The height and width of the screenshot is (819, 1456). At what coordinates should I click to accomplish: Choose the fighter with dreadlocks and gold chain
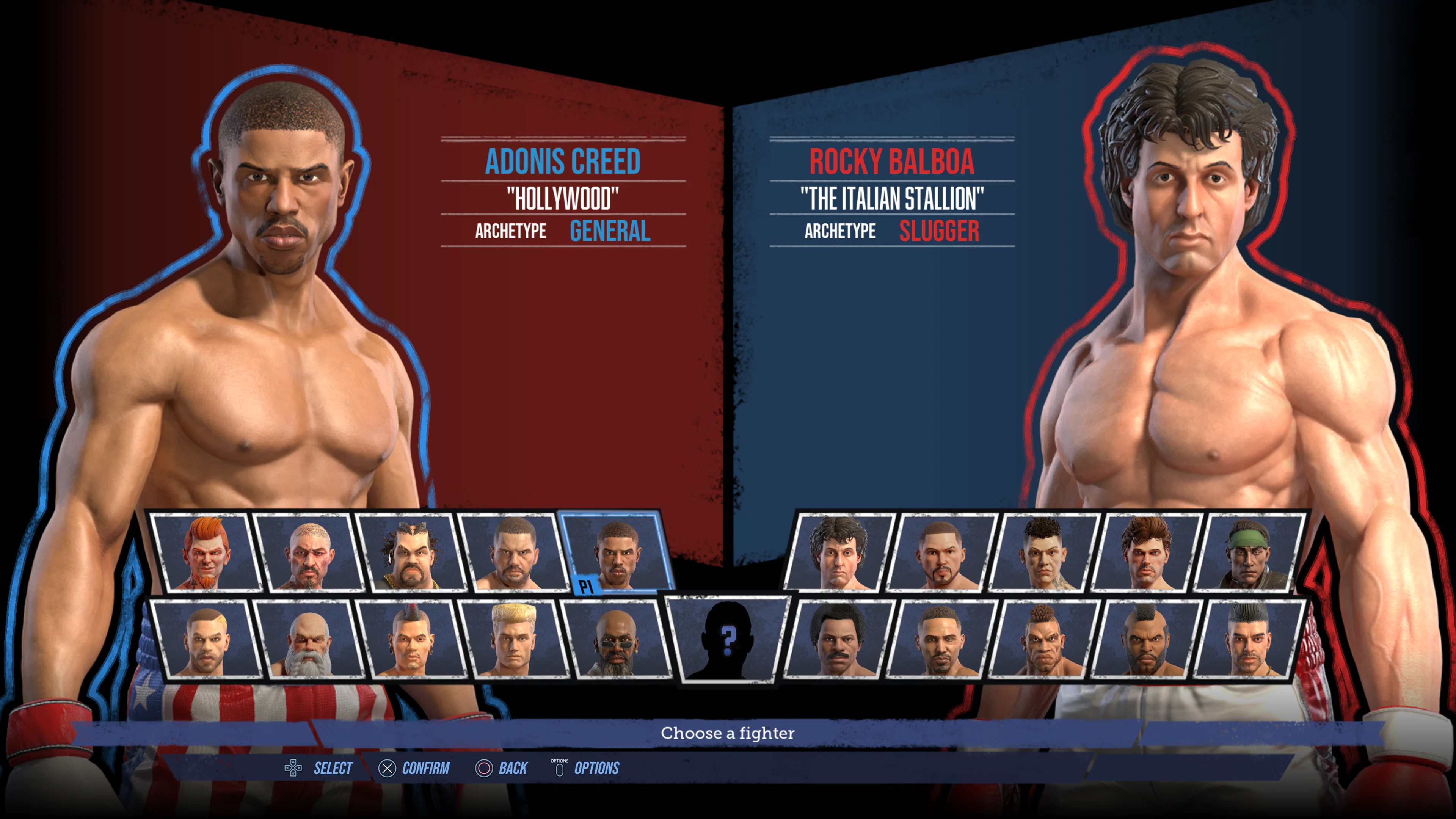[411, 552]
